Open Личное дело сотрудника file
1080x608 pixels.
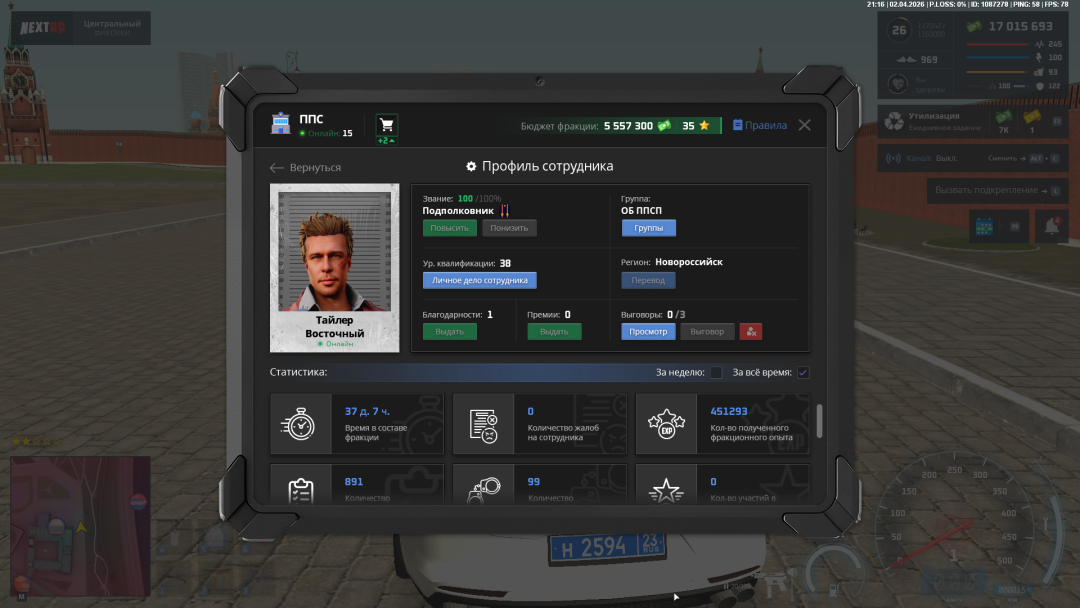point(479,281)
